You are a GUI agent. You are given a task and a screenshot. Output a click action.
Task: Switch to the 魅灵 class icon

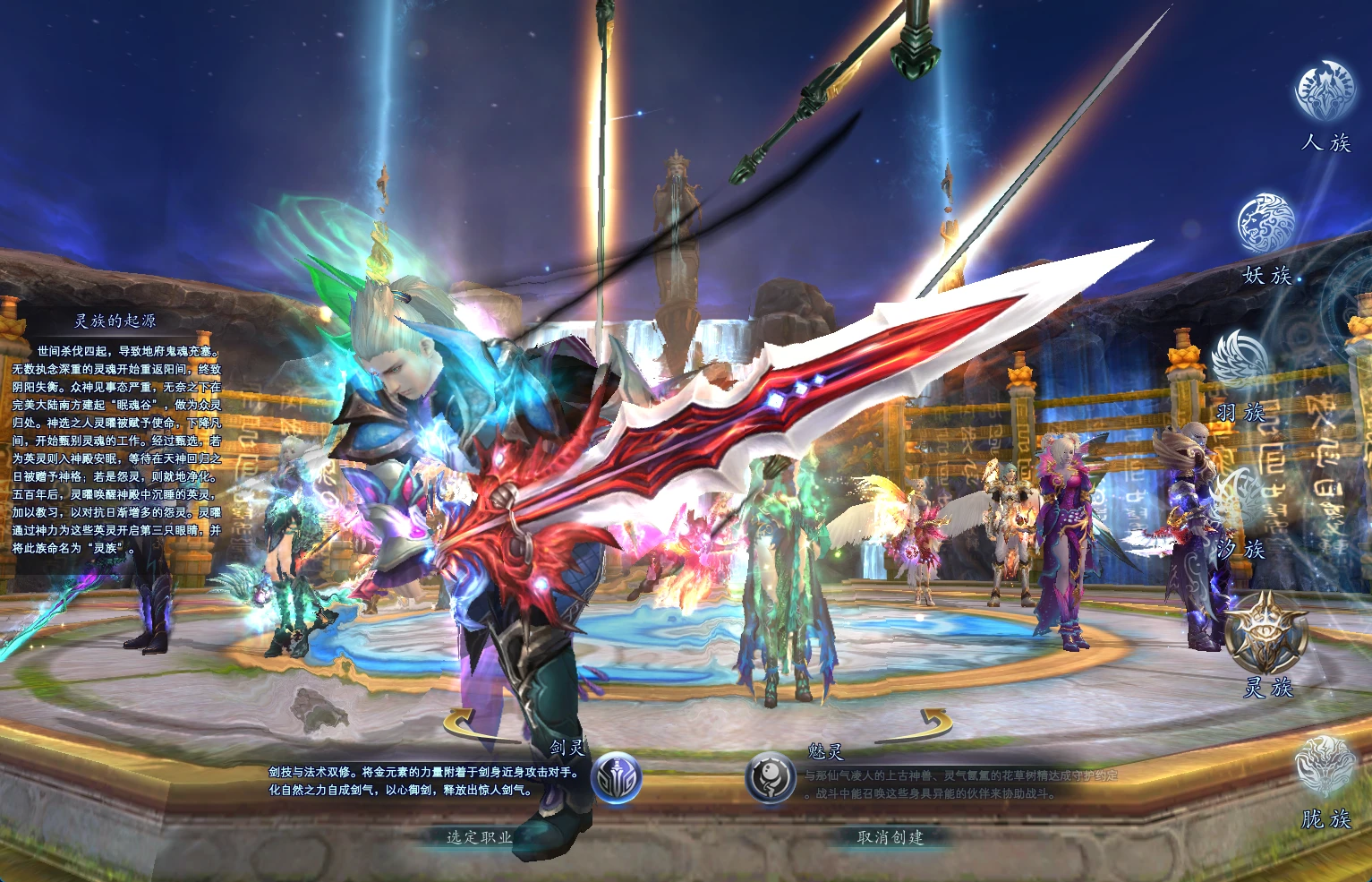pyautogui.click(x=771, y=777)
